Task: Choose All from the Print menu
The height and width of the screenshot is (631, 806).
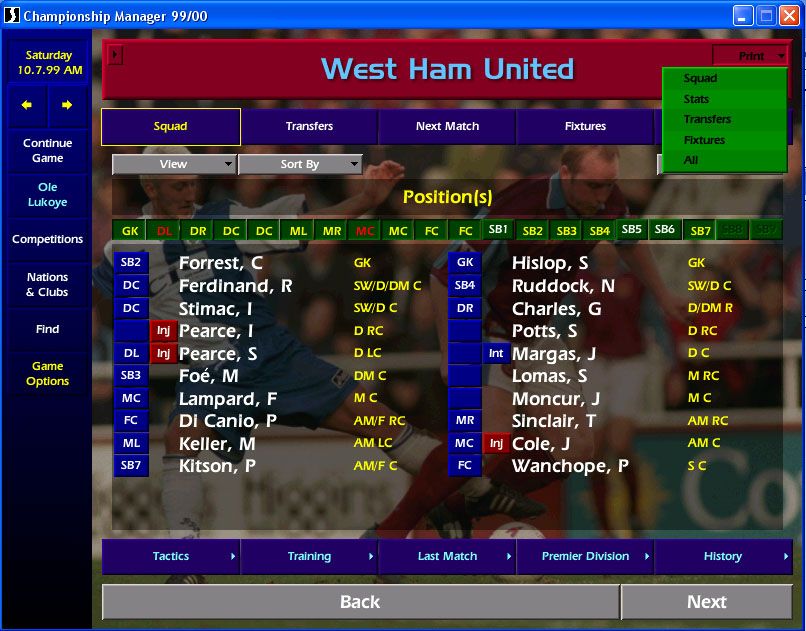Action: click(691, 160)
